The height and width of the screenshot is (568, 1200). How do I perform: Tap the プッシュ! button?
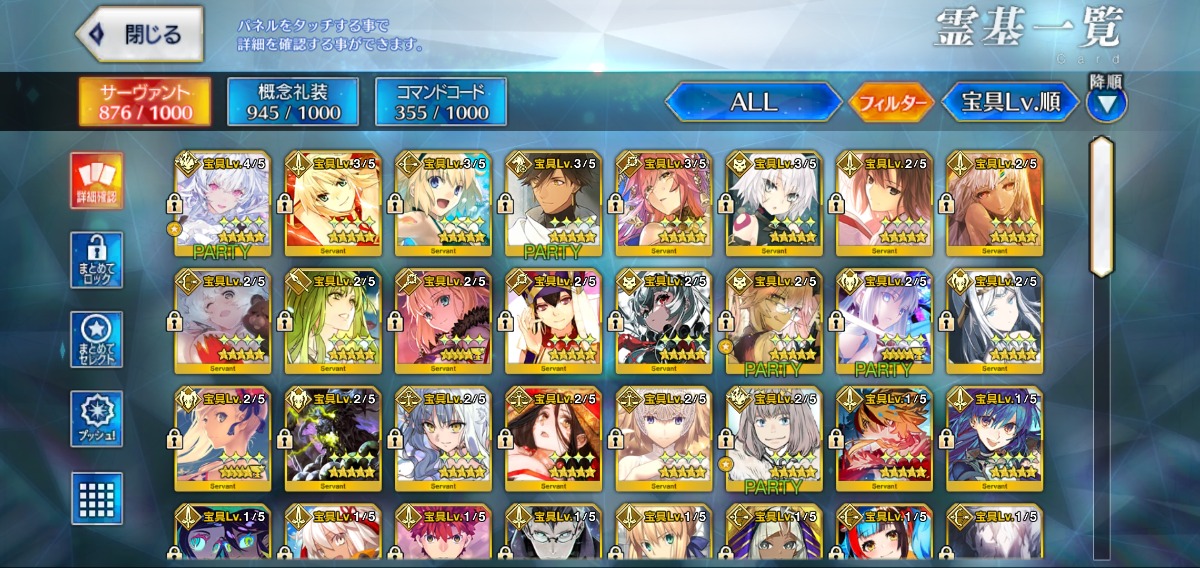[97, 419]
